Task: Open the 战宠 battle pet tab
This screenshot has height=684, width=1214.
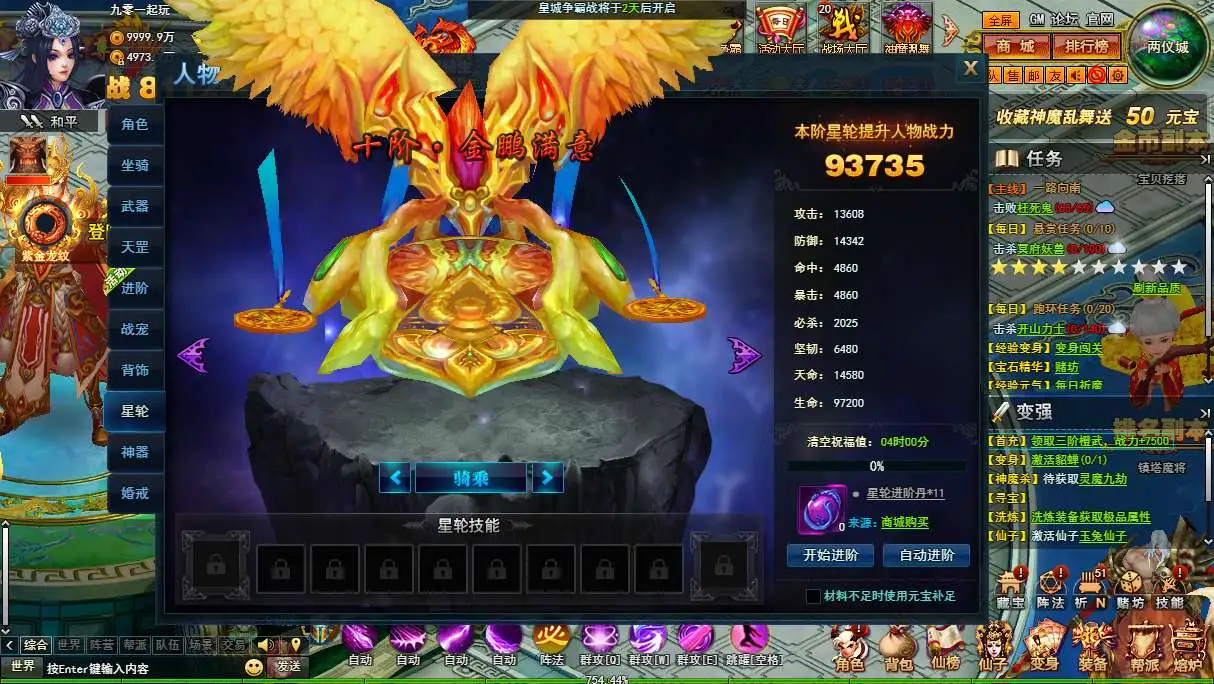Action: click(135, 329)
